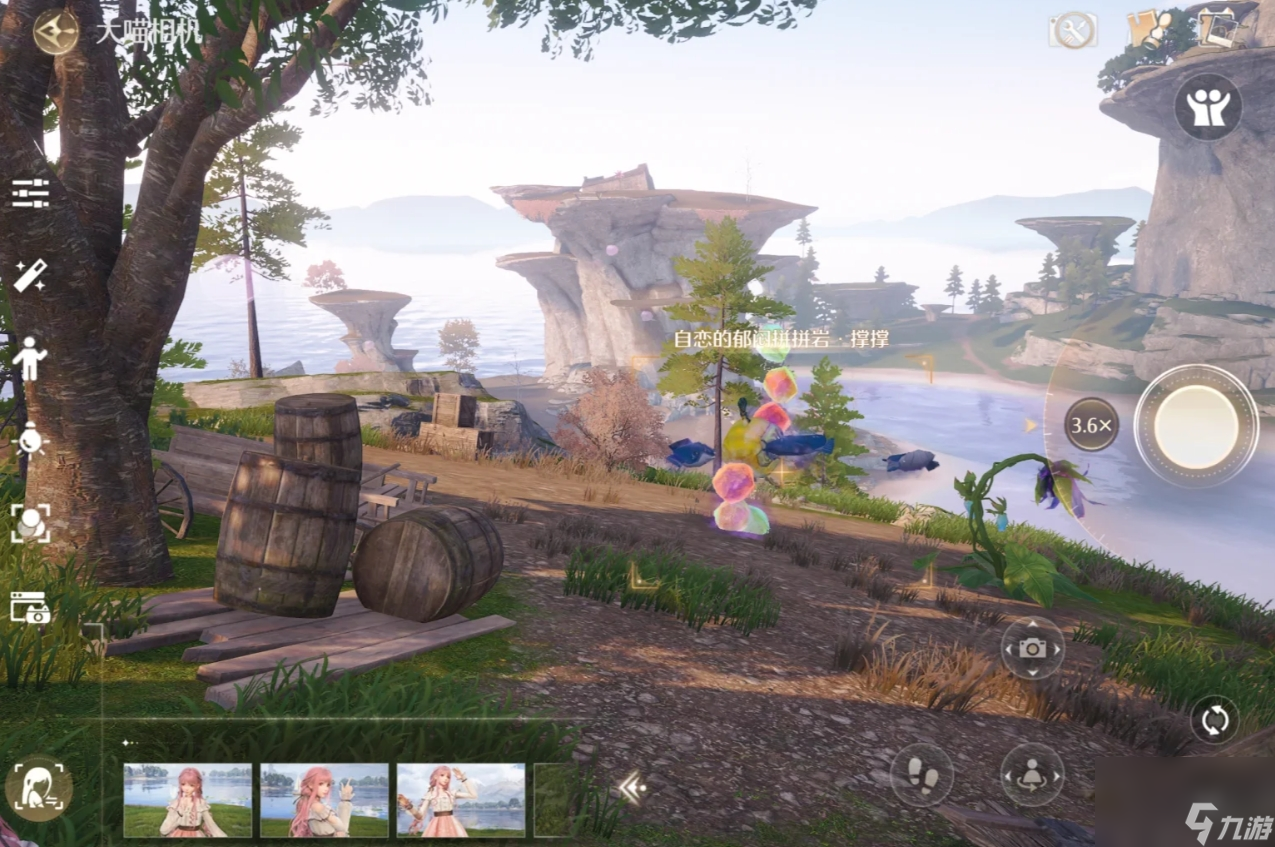Viewport: 1275px width, 847px height.
Task: Open the magic wand filter effects
Action: click(x=30, y=275)
